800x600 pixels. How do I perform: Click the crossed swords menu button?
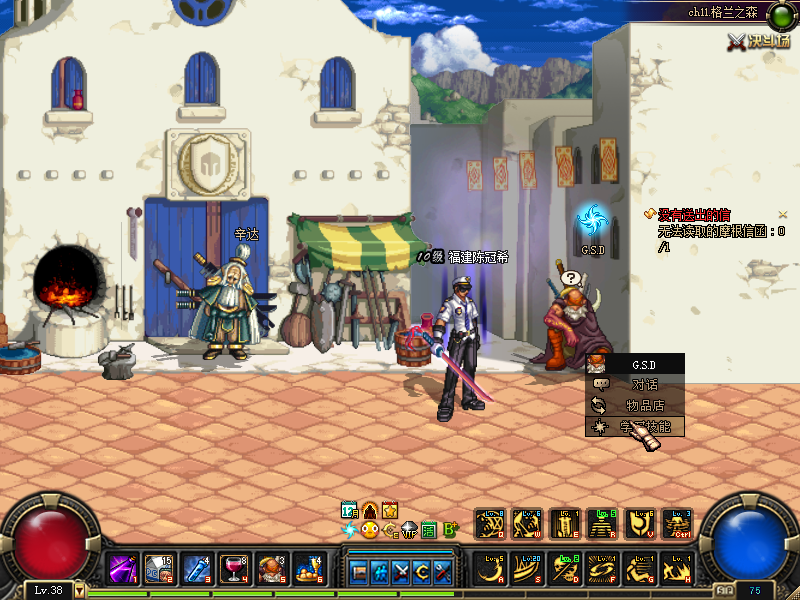coord(402,573)
